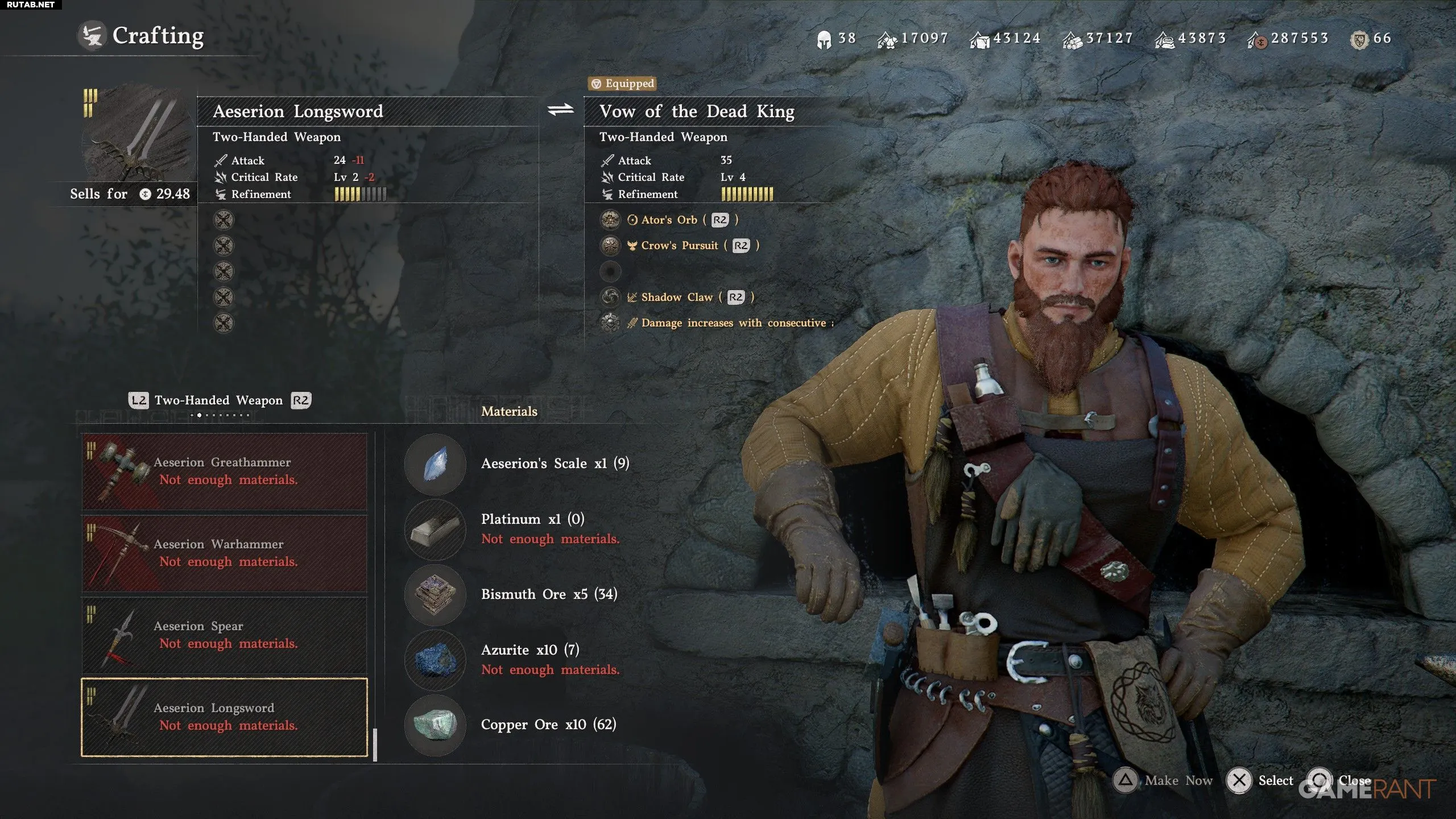The height and width of the screenshot is (819, 1456).
Task: Choose the Aeserion Warhammer recipe
Action: (x=224, y=553)
